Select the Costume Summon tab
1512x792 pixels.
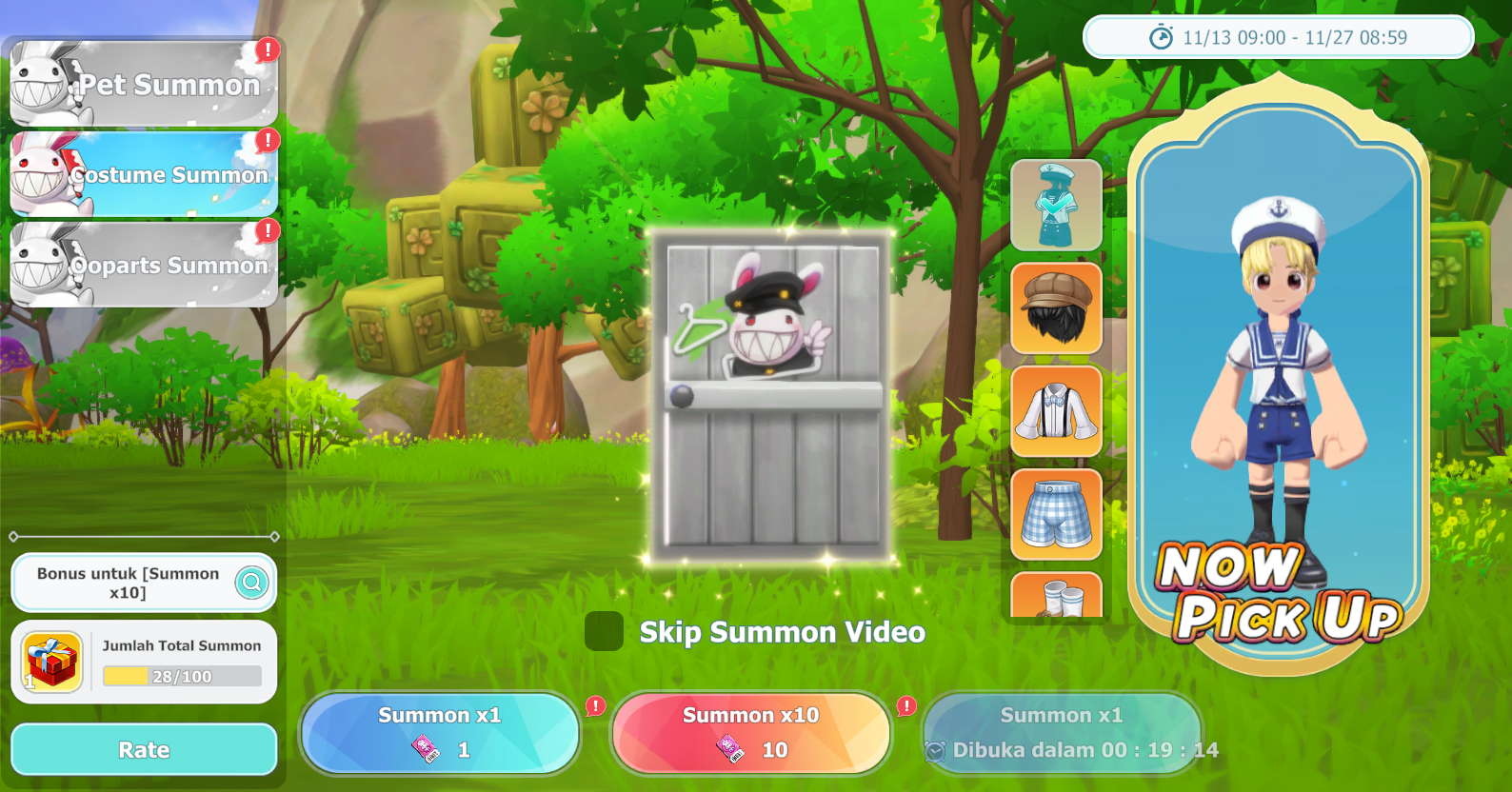[x=144, y=174]
